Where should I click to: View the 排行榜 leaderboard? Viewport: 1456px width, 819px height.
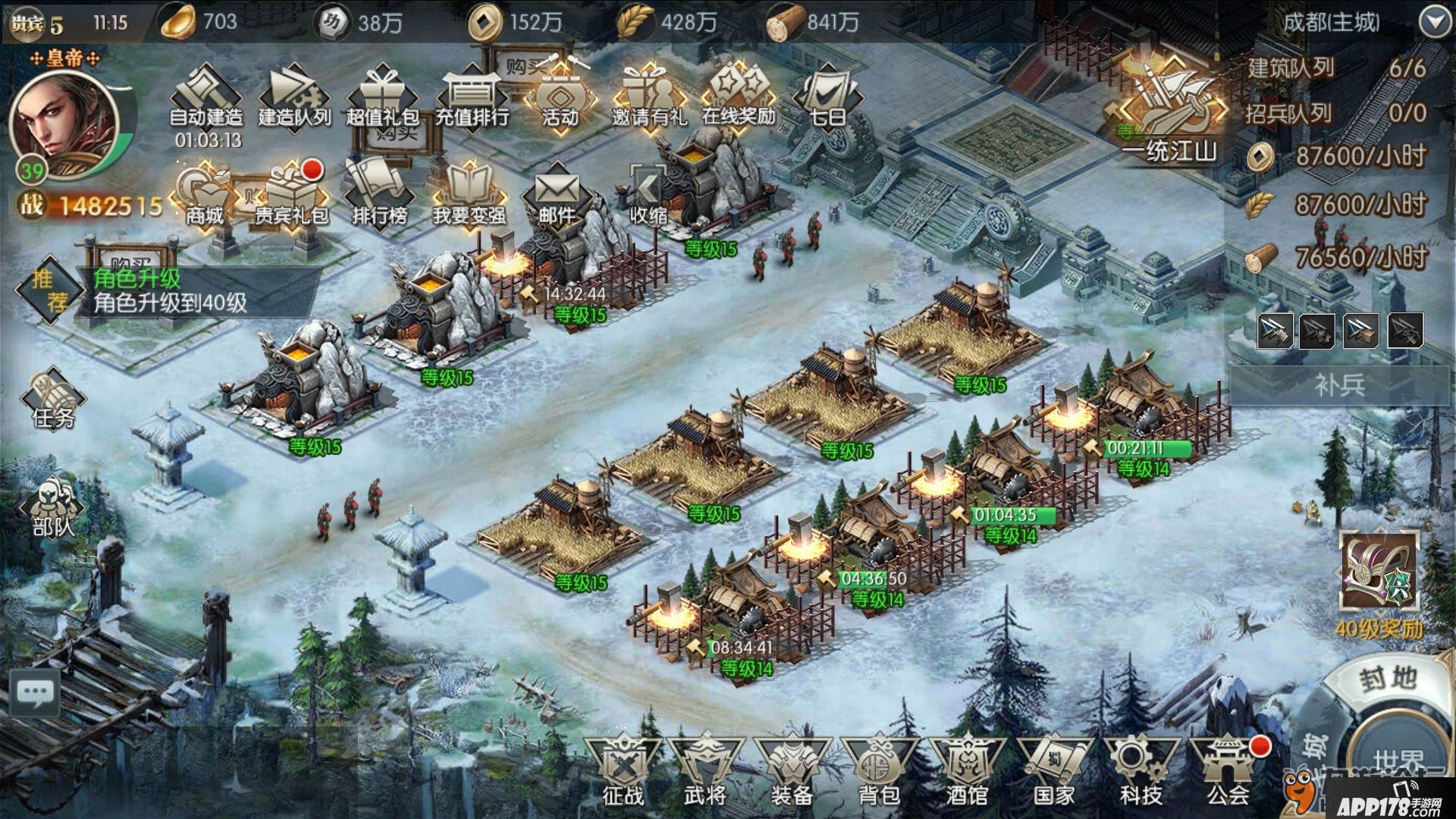tap(380, 196)
